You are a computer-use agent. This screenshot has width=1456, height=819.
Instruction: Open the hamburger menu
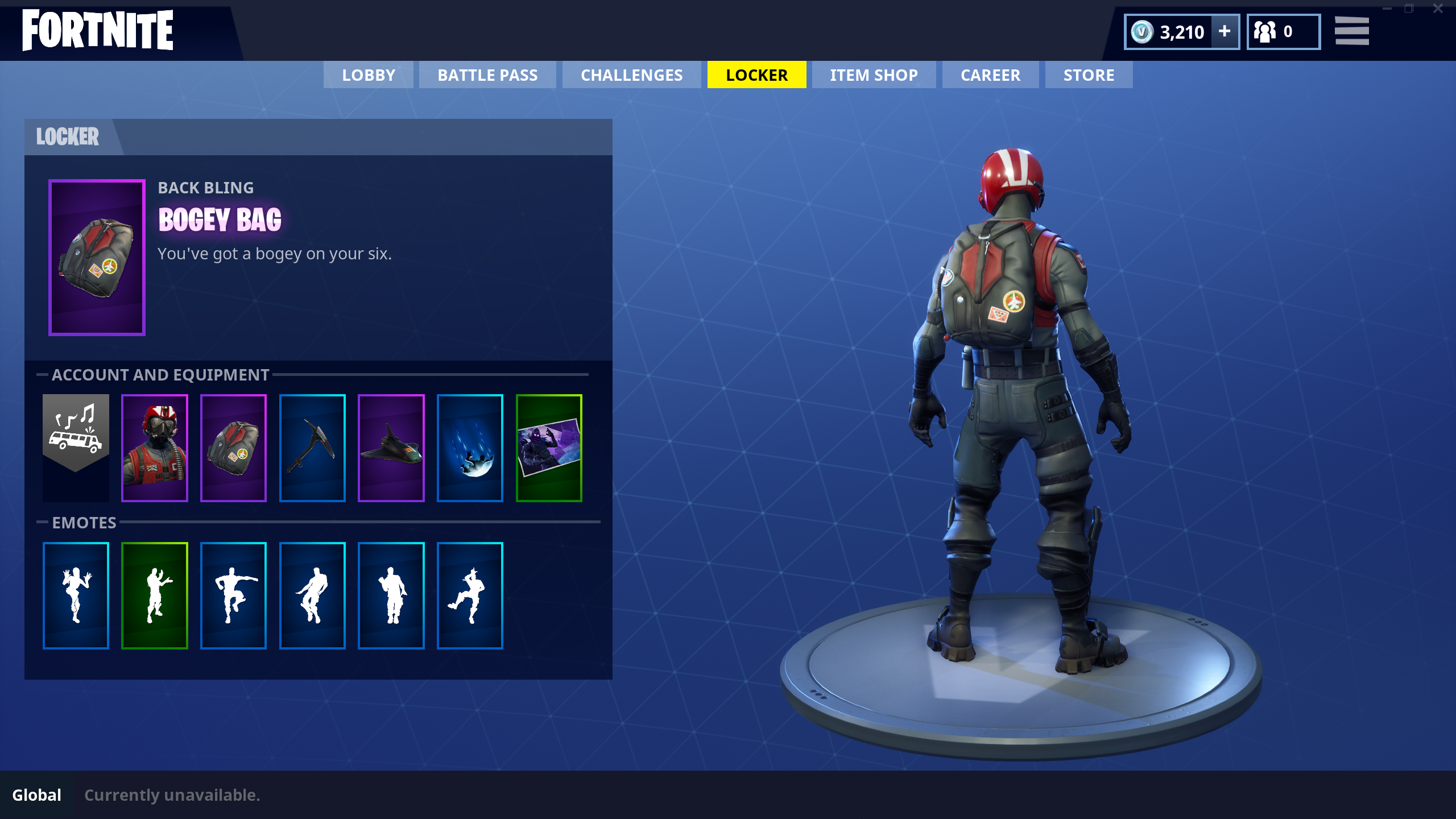[1352, 31]
